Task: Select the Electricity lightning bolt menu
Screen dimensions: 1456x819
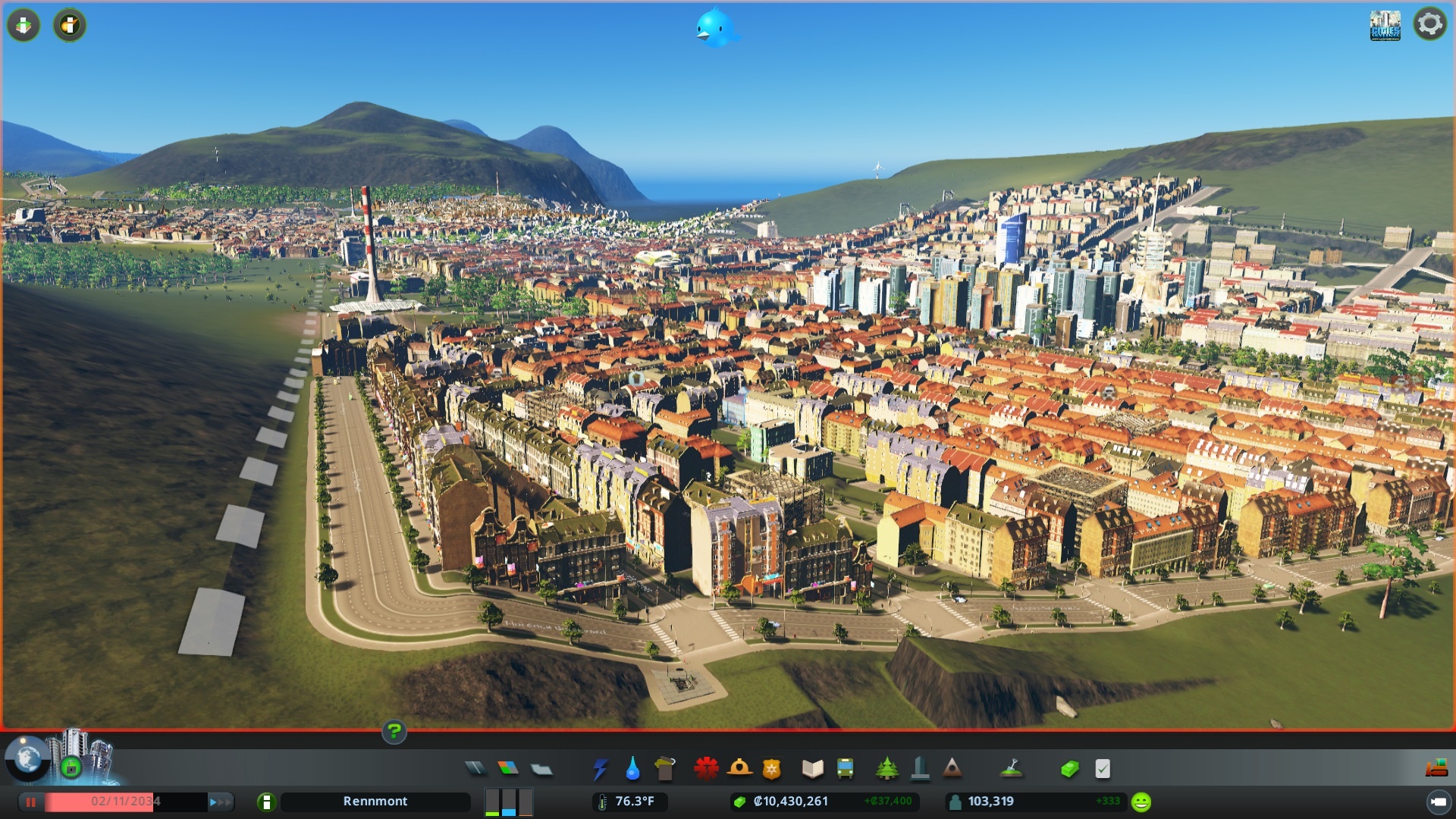Action: [600, 769]
